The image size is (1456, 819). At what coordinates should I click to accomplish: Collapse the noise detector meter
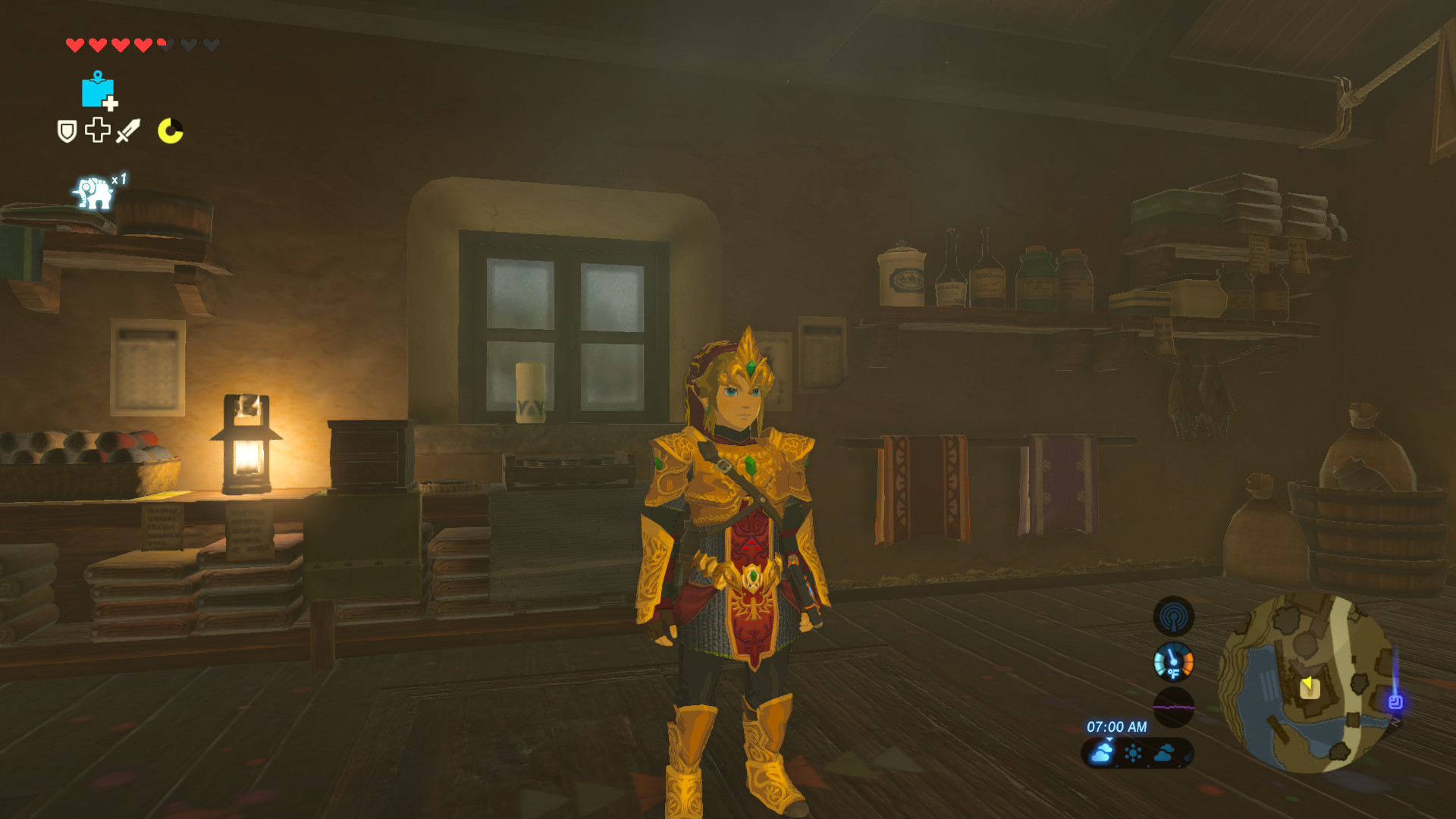1175,706
